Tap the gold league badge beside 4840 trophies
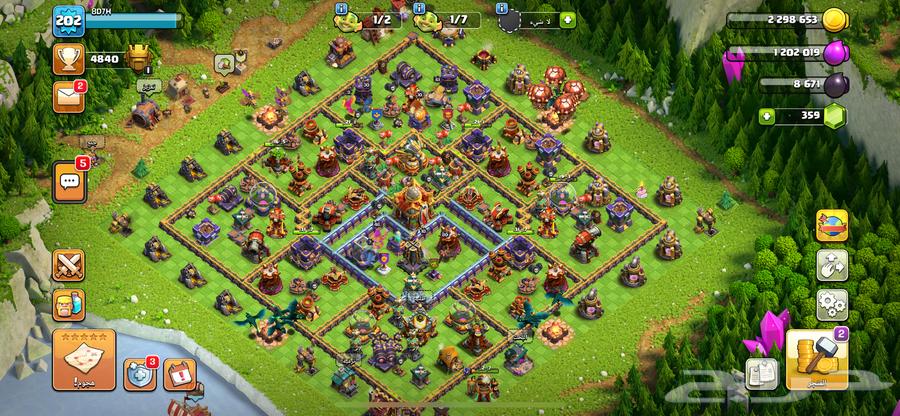The height and width of the screenshot is (416, 900). (x=140, y=60)
